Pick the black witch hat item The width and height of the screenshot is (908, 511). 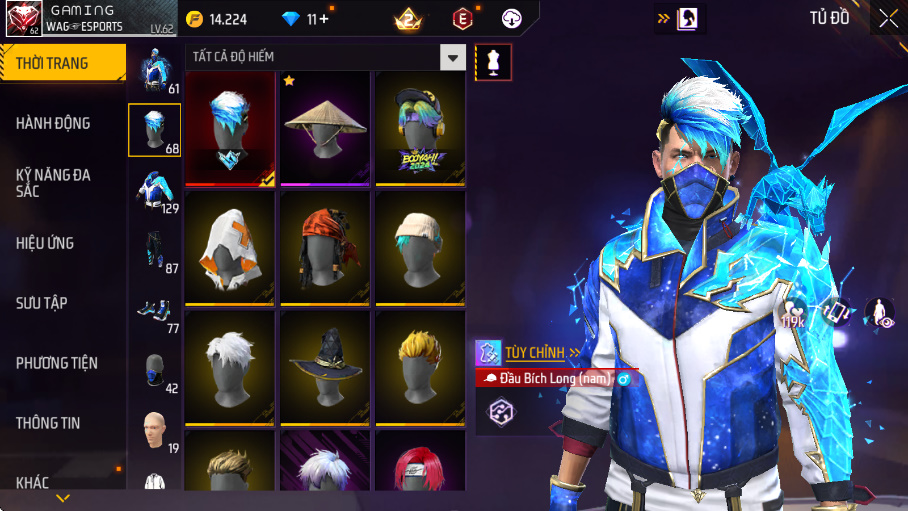[325, 367]
